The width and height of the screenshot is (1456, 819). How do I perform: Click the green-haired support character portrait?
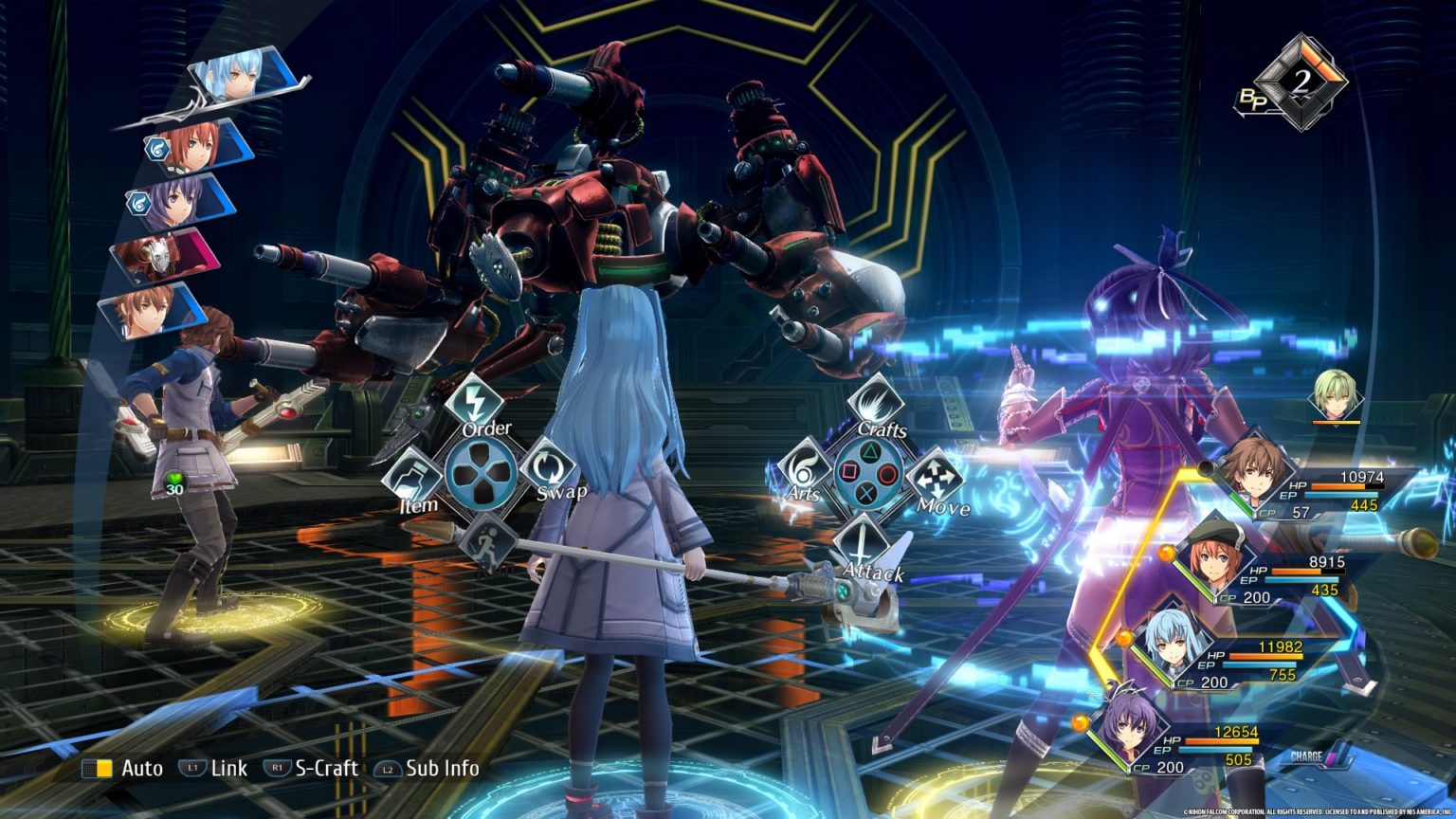pos(1337,395)
